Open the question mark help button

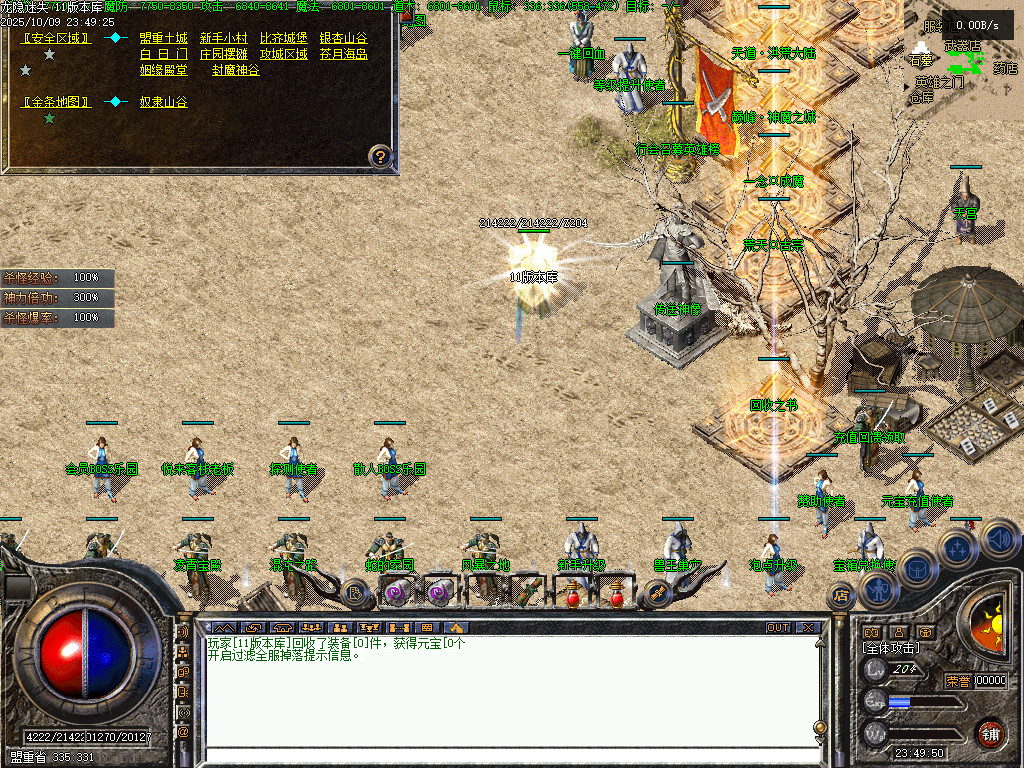tap(379, 155)
